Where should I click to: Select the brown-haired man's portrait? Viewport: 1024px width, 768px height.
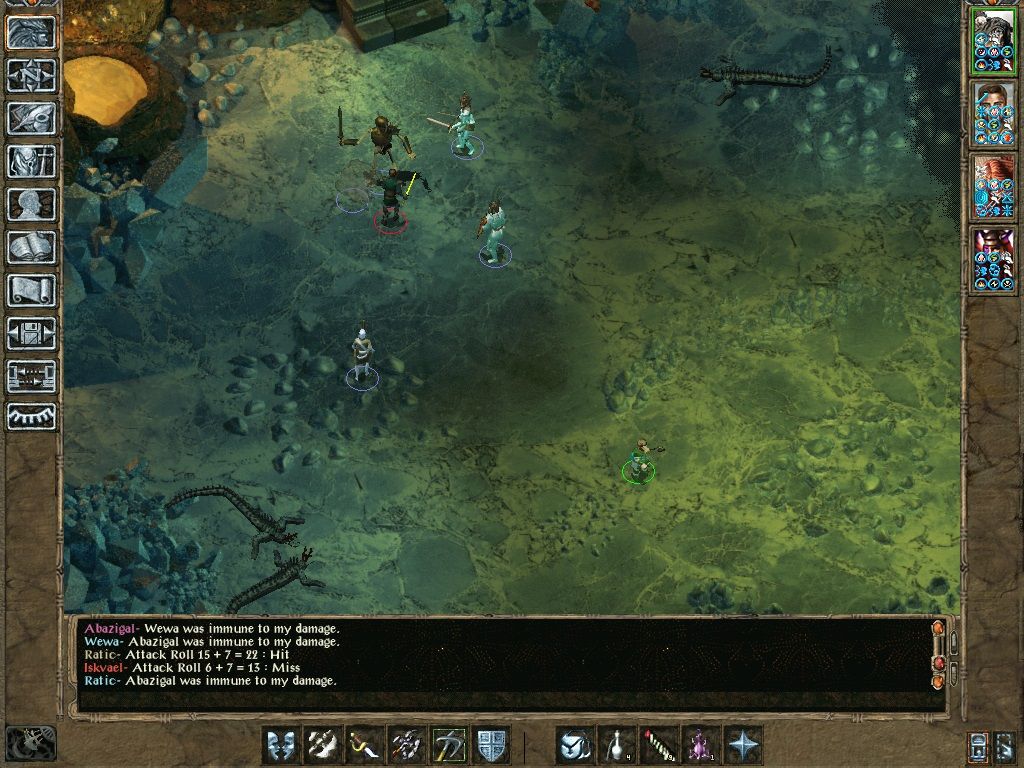click(993, 114)
